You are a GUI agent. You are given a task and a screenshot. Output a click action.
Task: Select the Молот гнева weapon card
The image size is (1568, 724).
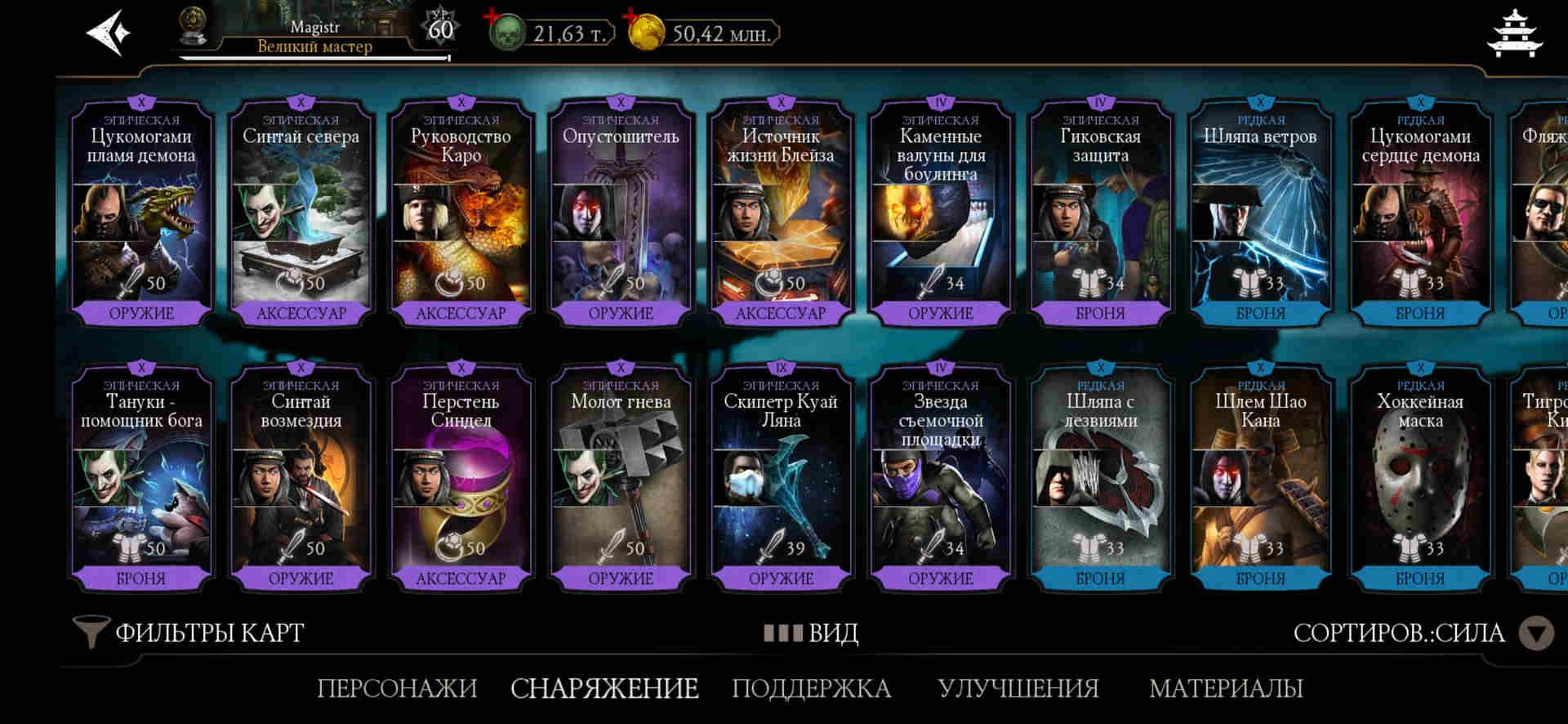click(x=621, y=480)
